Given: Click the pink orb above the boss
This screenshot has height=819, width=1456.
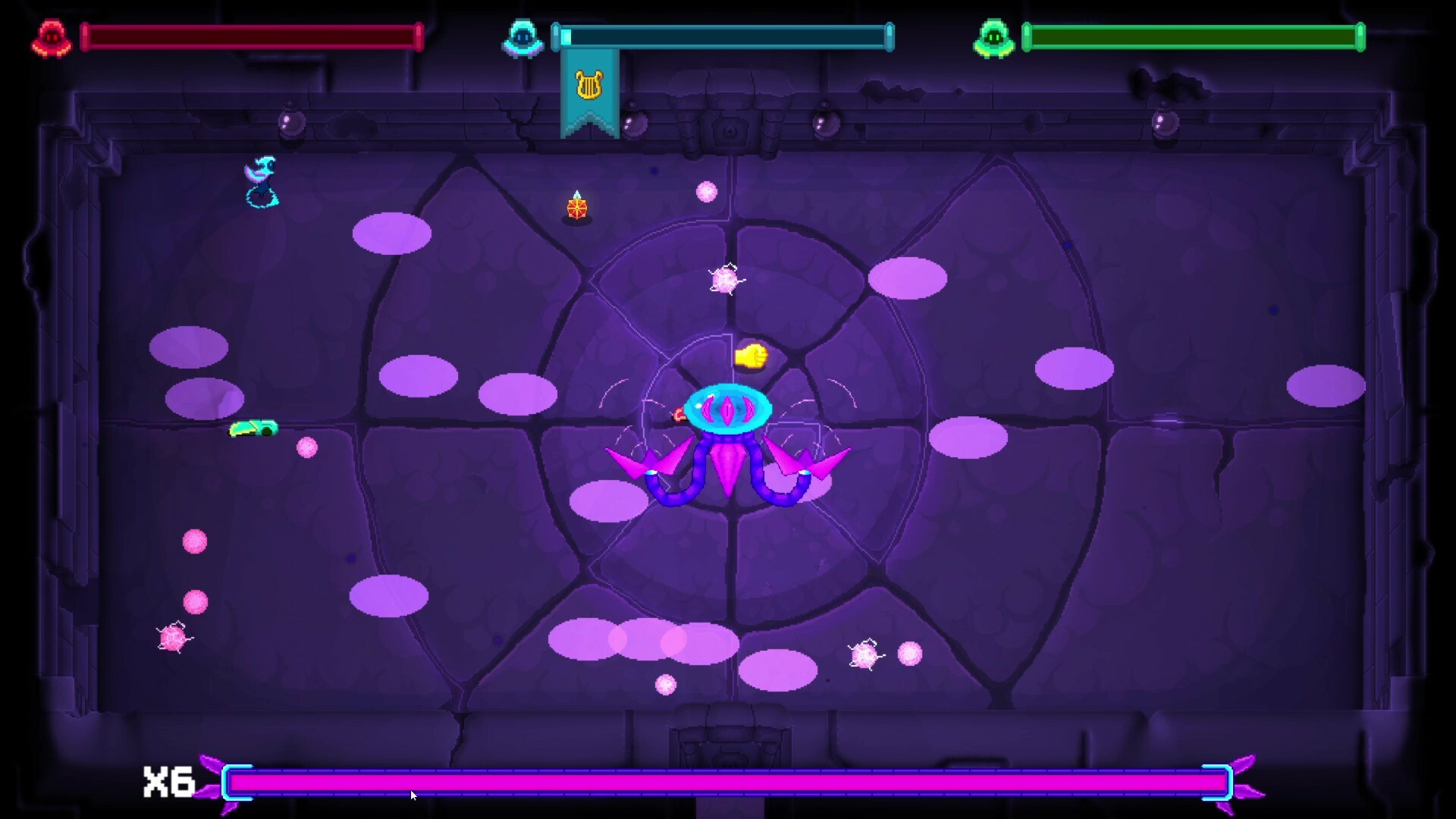Looking at the screenshot, I should 708,192.
